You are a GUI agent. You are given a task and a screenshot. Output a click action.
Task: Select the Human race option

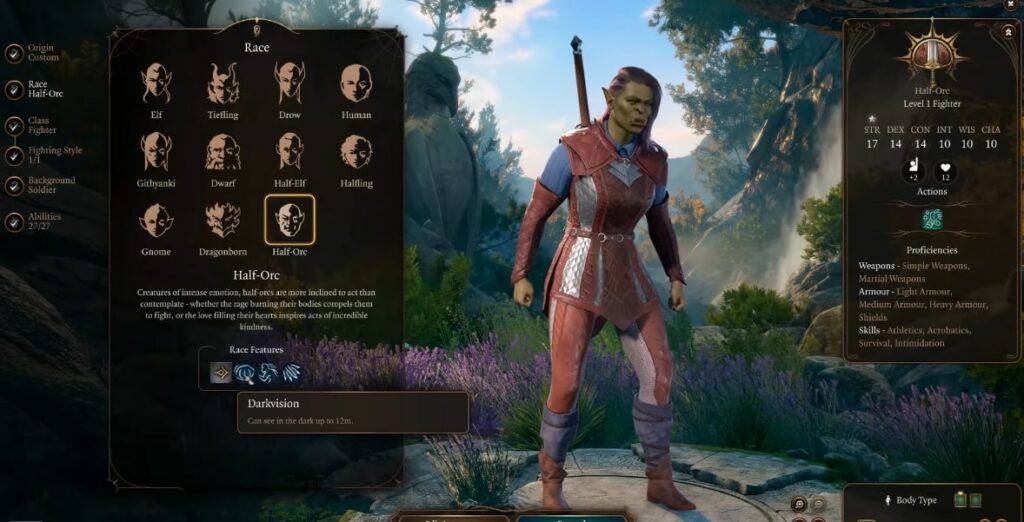356,84
